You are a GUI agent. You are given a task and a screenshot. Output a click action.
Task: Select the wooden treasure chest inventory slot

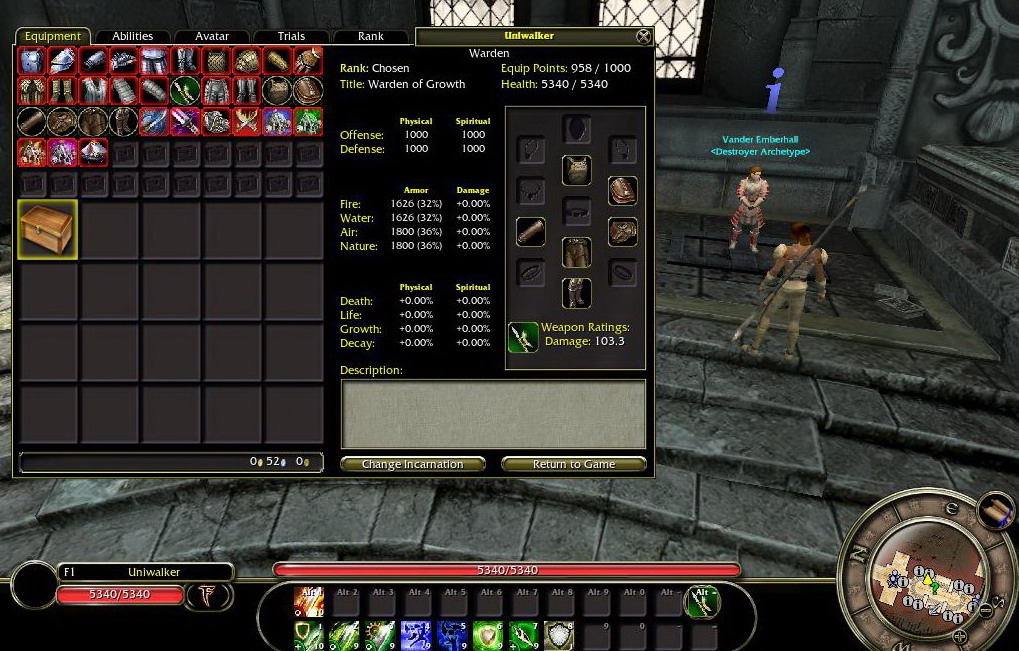(47, 229)
